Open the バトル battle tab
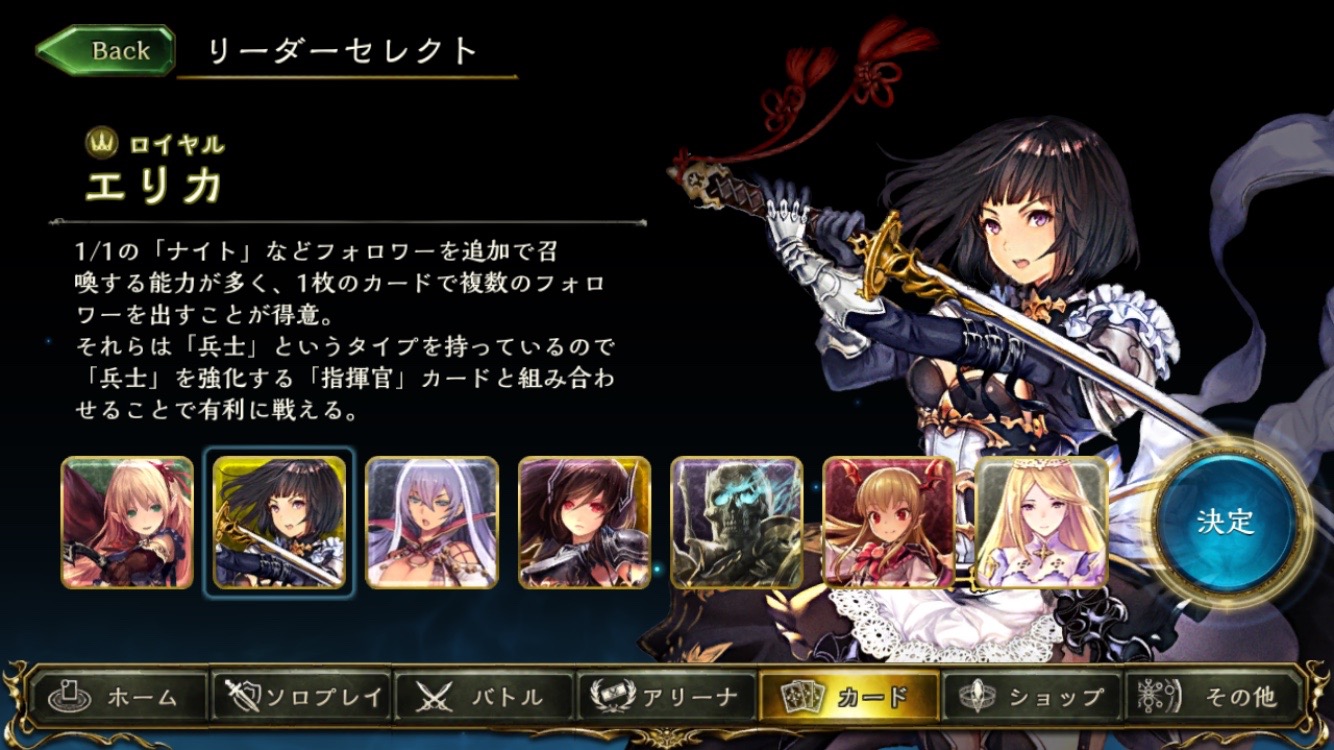1334x750 pixels. click(x=485, y=696)
